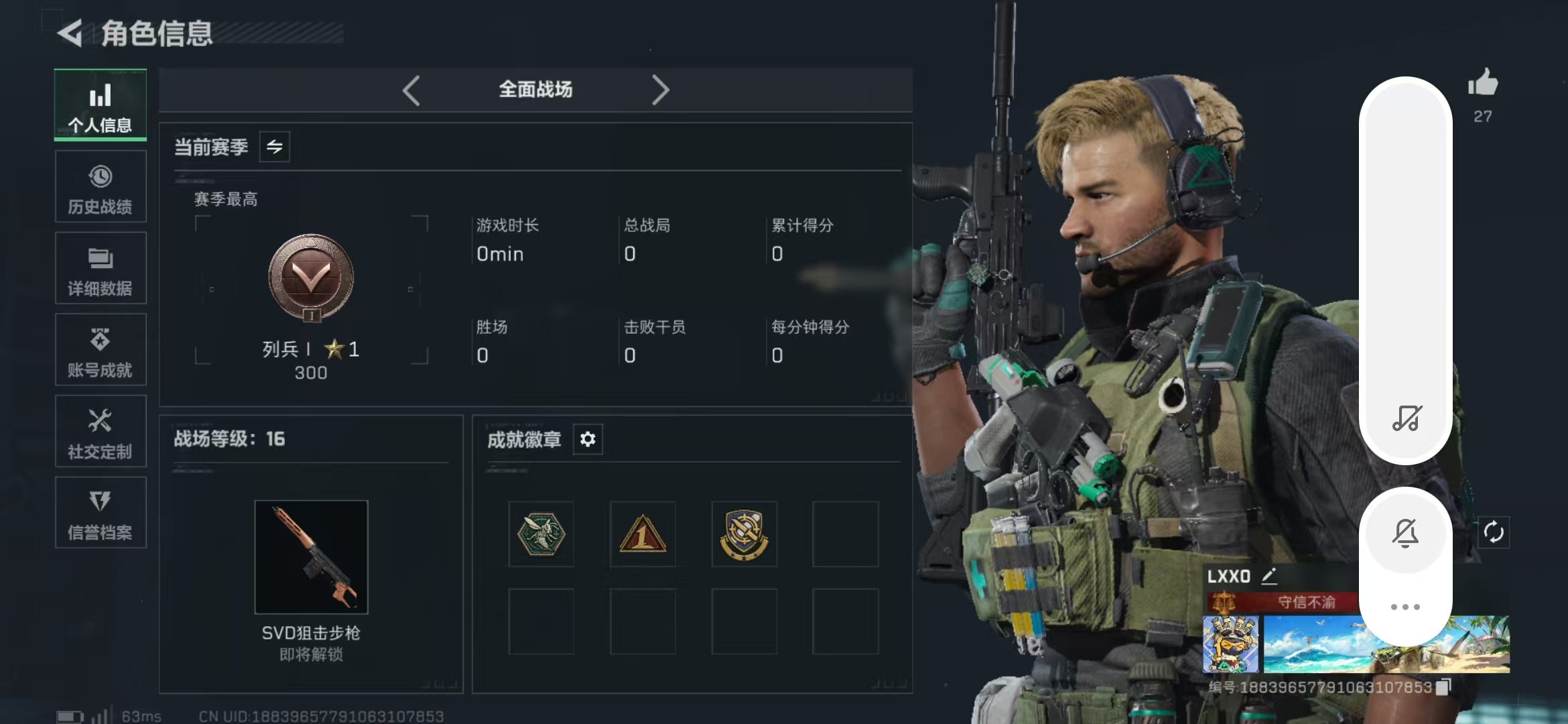Open the 历史战绩 tab
Viewport: 1568px width, 724px height.
(x=101, y=187)
